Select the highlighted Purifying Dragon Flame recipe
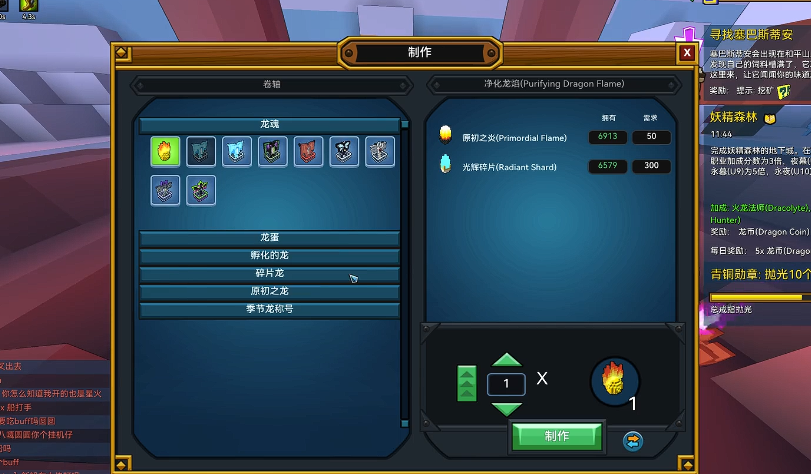This screenshot has width=811, height=474. click(x=165, y=151)
